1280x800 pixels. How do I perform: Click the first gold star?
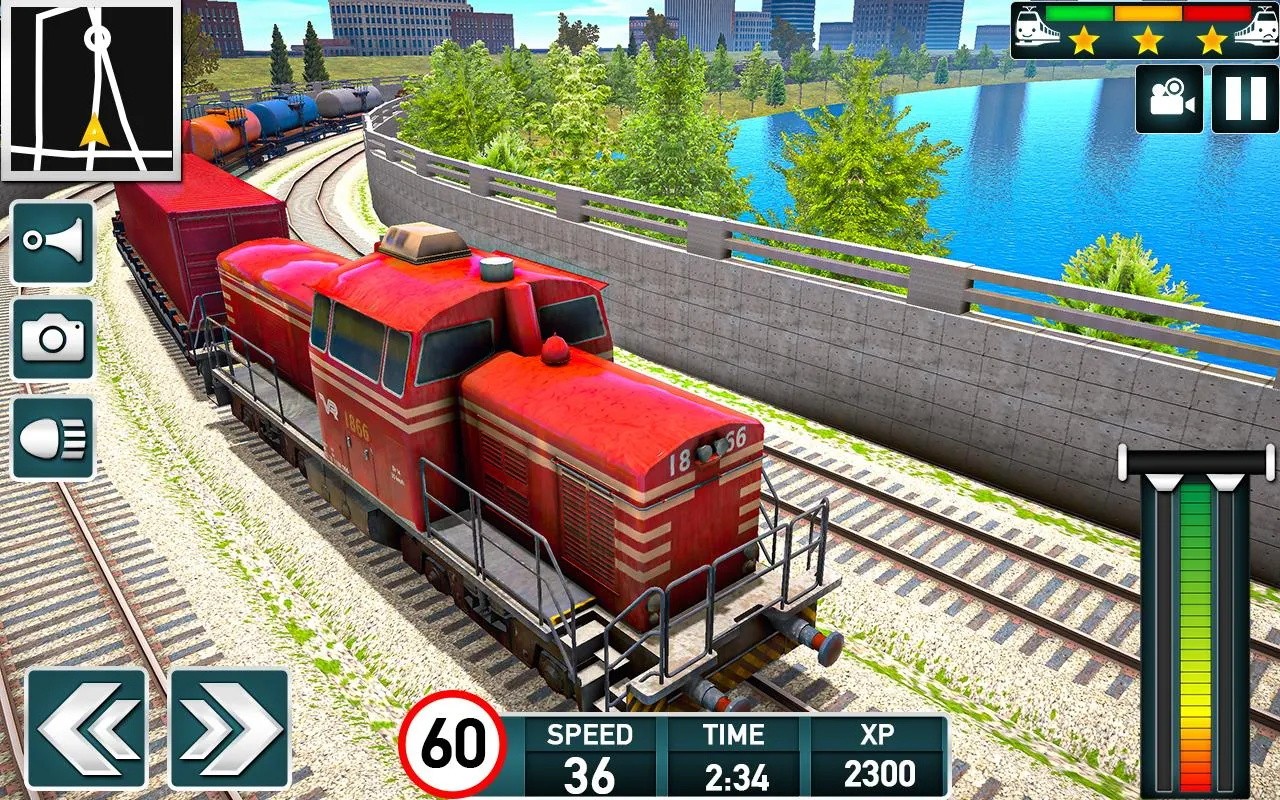1086,43
